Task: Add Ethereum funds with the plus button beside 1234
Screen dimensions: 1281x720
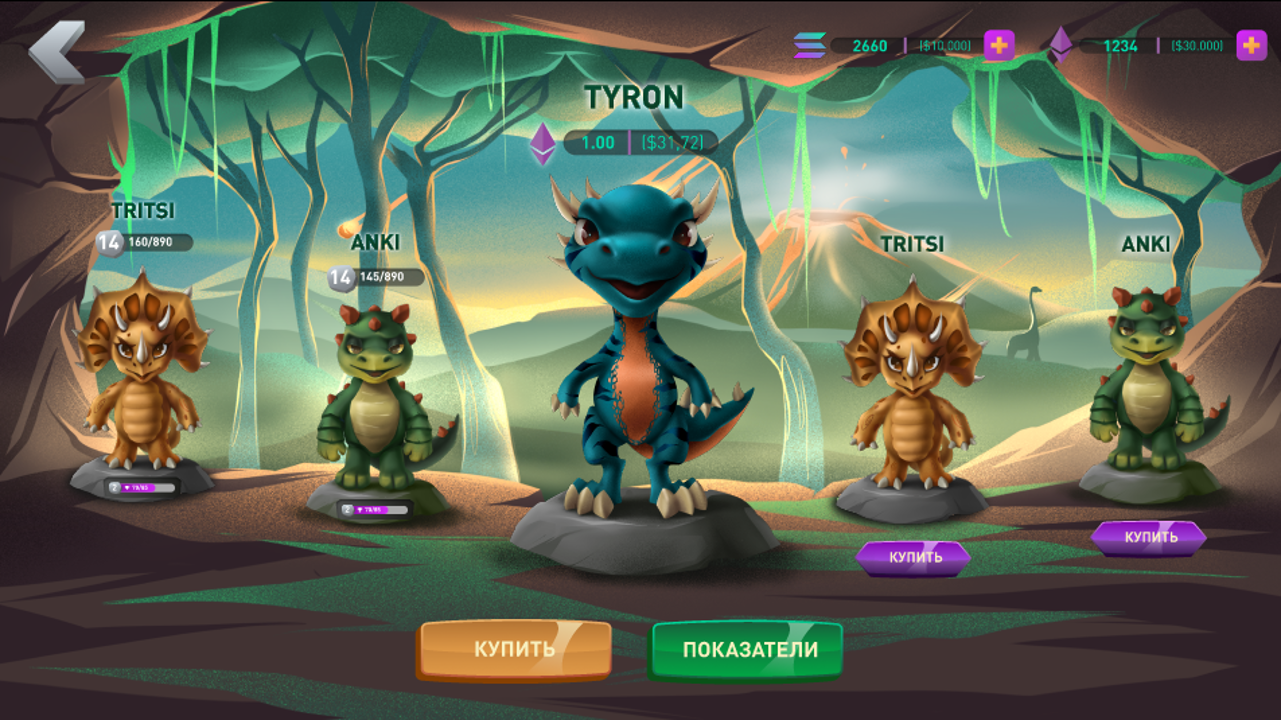Action: pos(1251,45)
